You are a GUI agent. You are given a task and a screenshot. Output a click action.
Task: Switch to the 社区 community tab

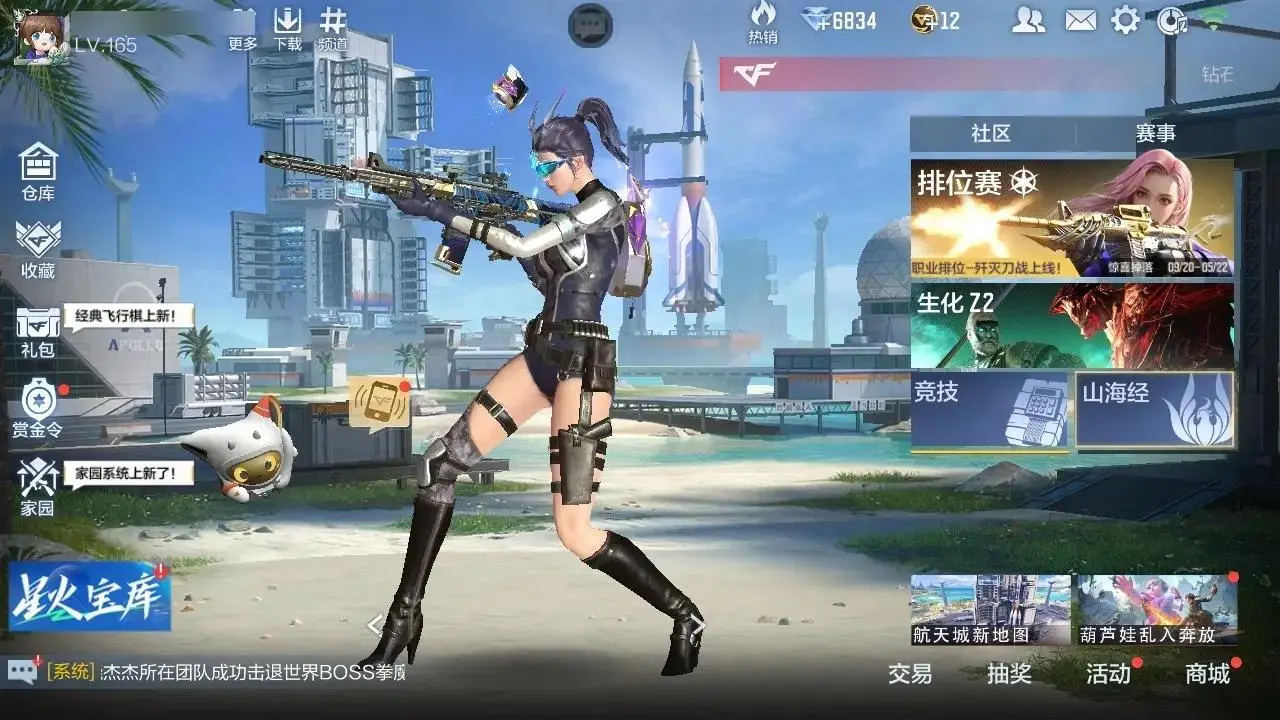click(x=991, y=133)
